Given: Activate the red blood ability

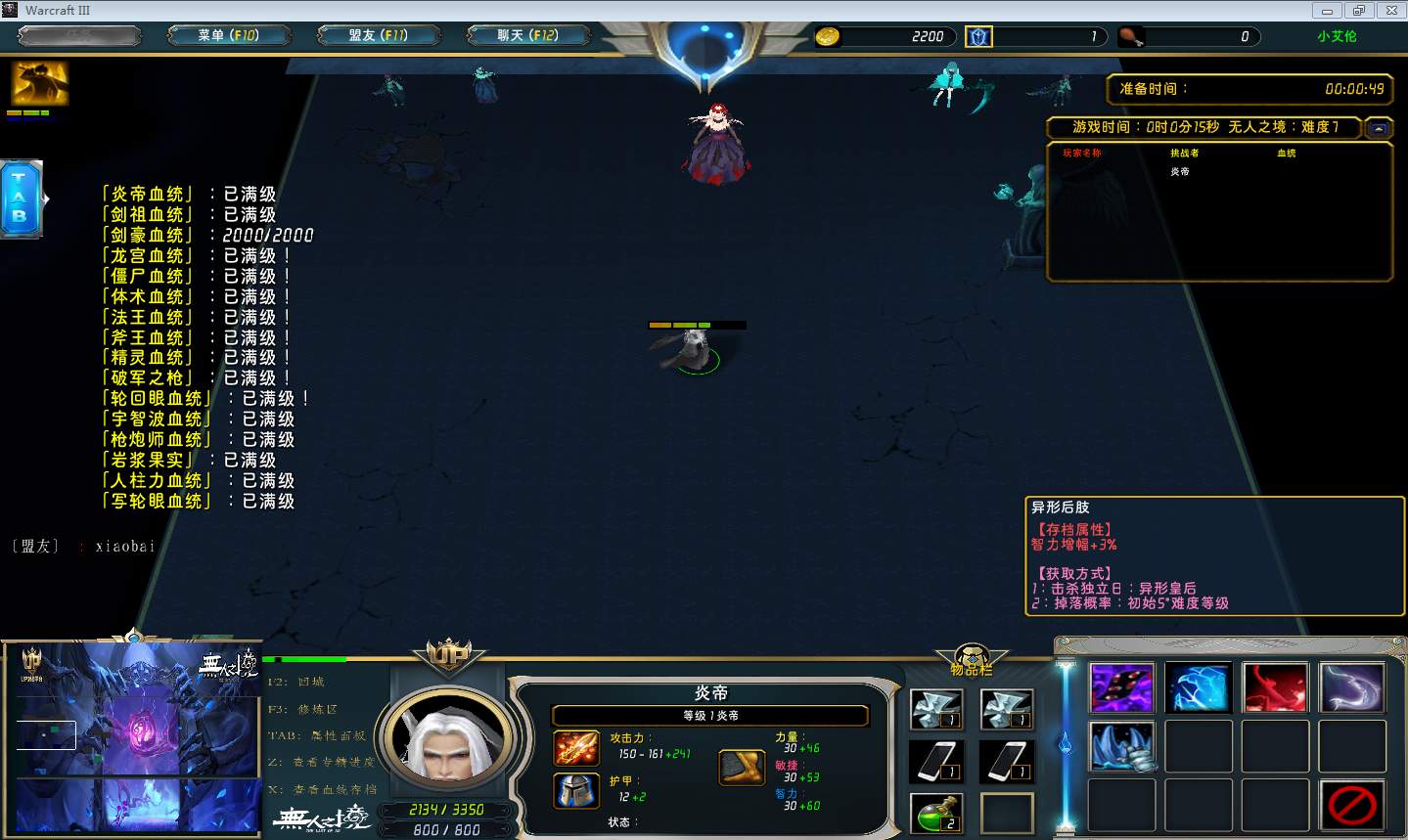Looking at the screenshot, I should click(1275, 686).
